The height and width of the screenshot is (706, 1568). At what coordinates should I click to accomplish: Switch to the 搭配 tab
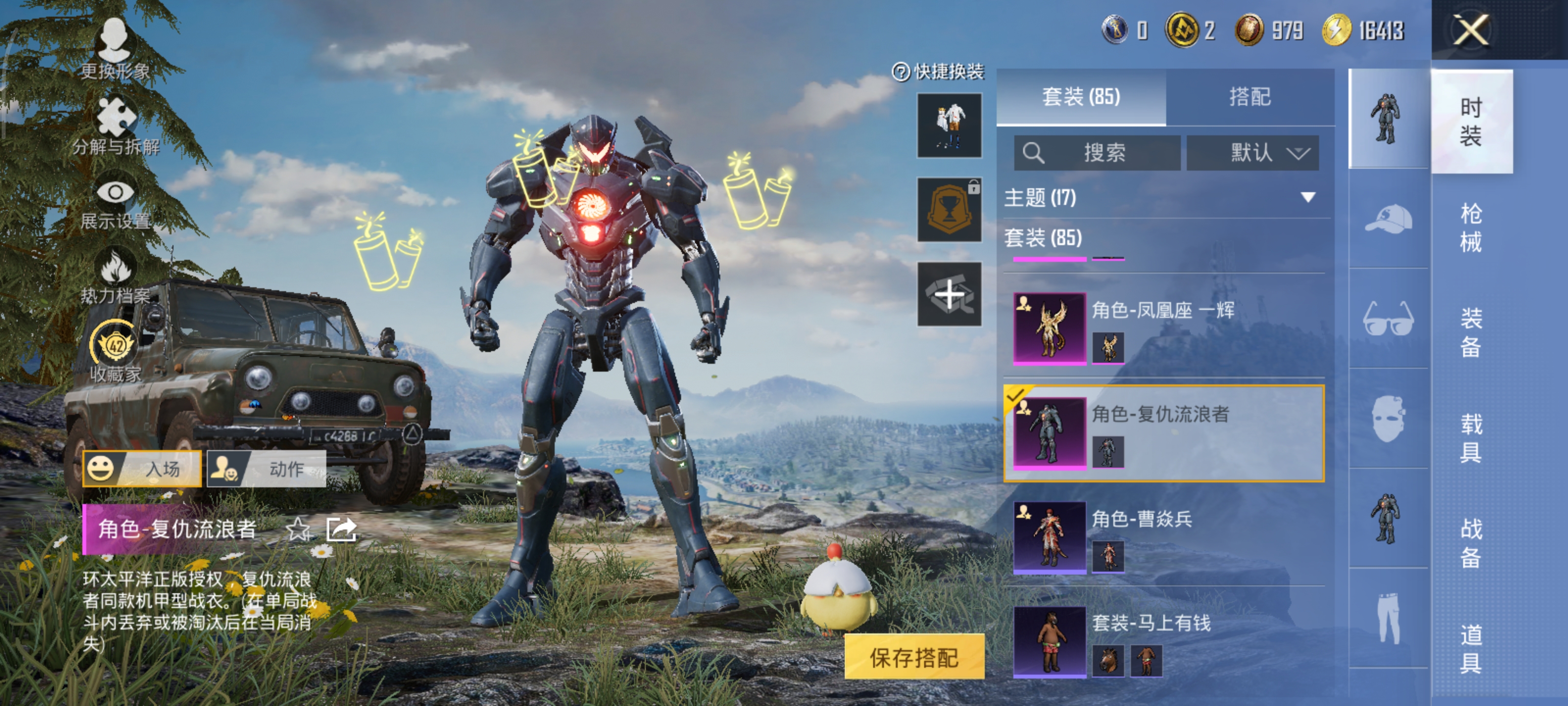[1249, 97]
